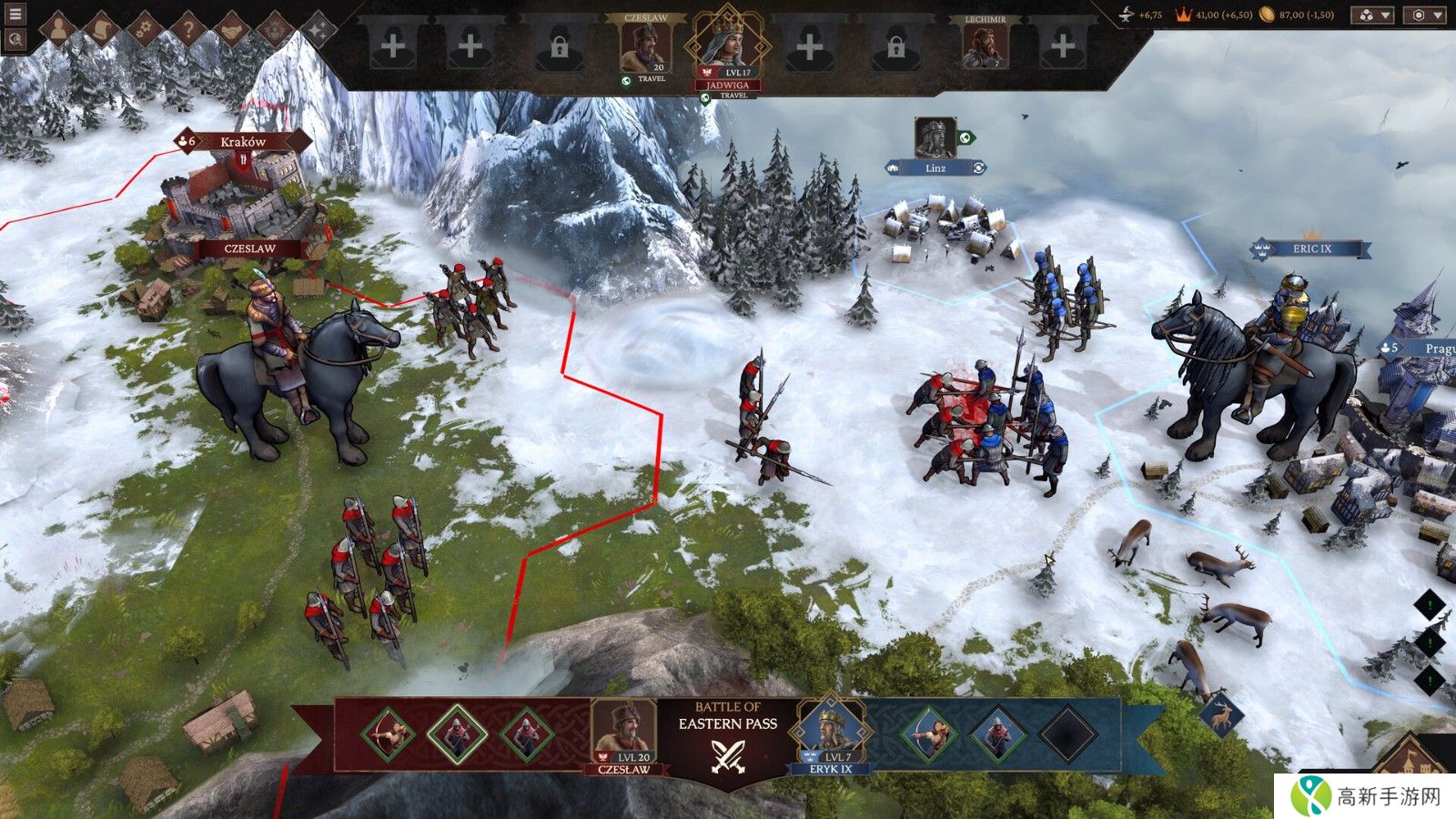Open the three-circles dropdown

coord(1373,15)
